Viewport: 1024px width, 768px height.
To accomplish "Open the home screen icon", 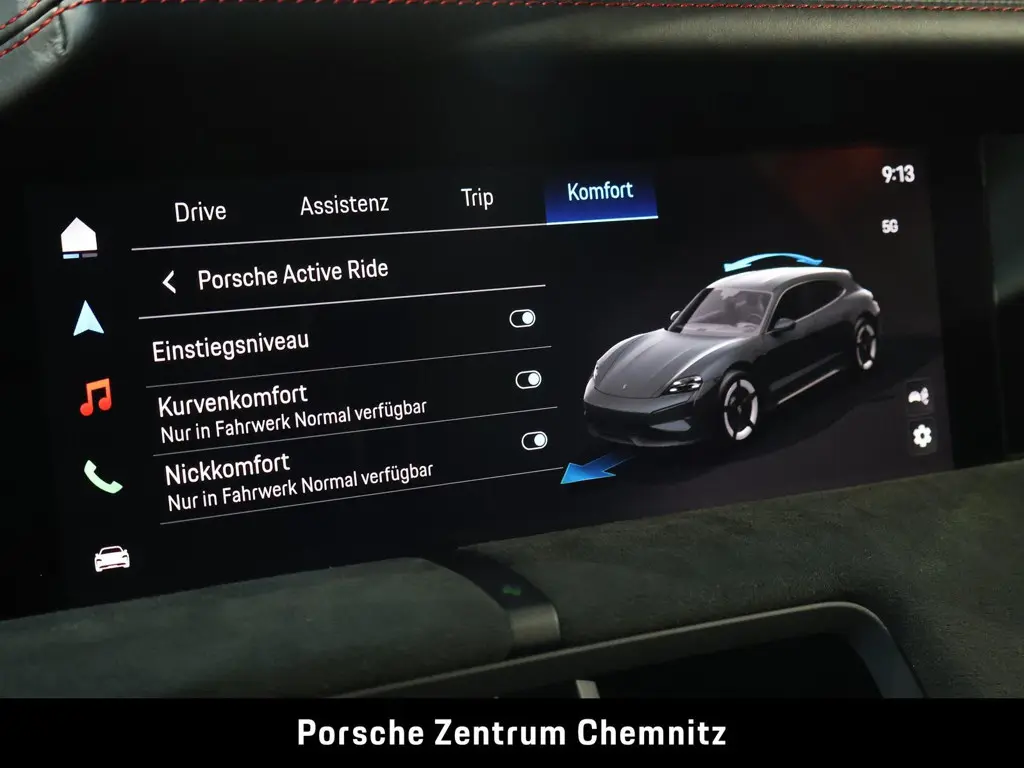I will click(79, 238).
